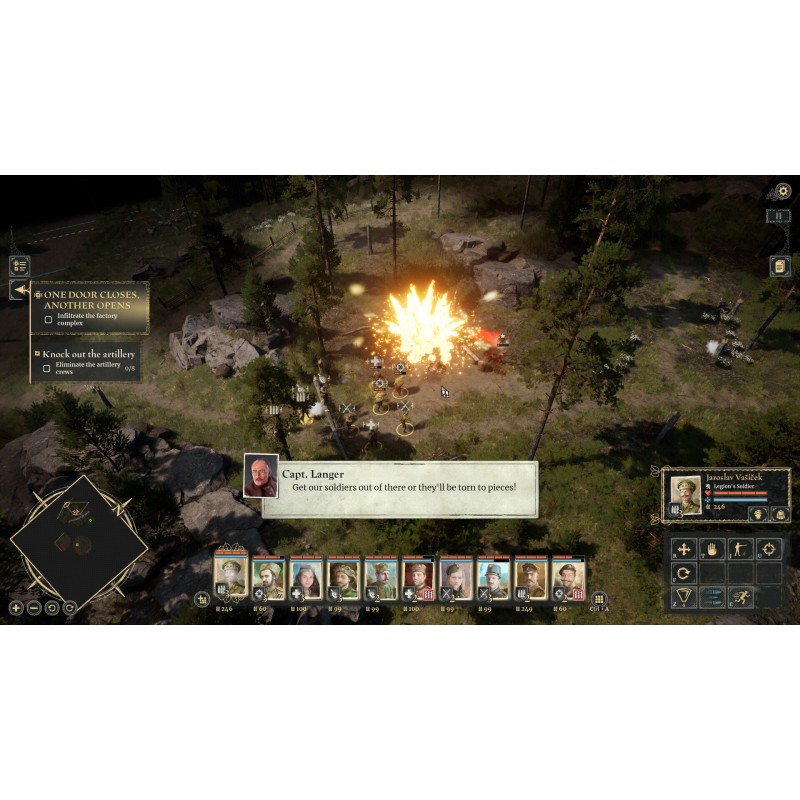Select the female soldier portrait with 100 ammo

pyautogui.click(x=303, y=578)
